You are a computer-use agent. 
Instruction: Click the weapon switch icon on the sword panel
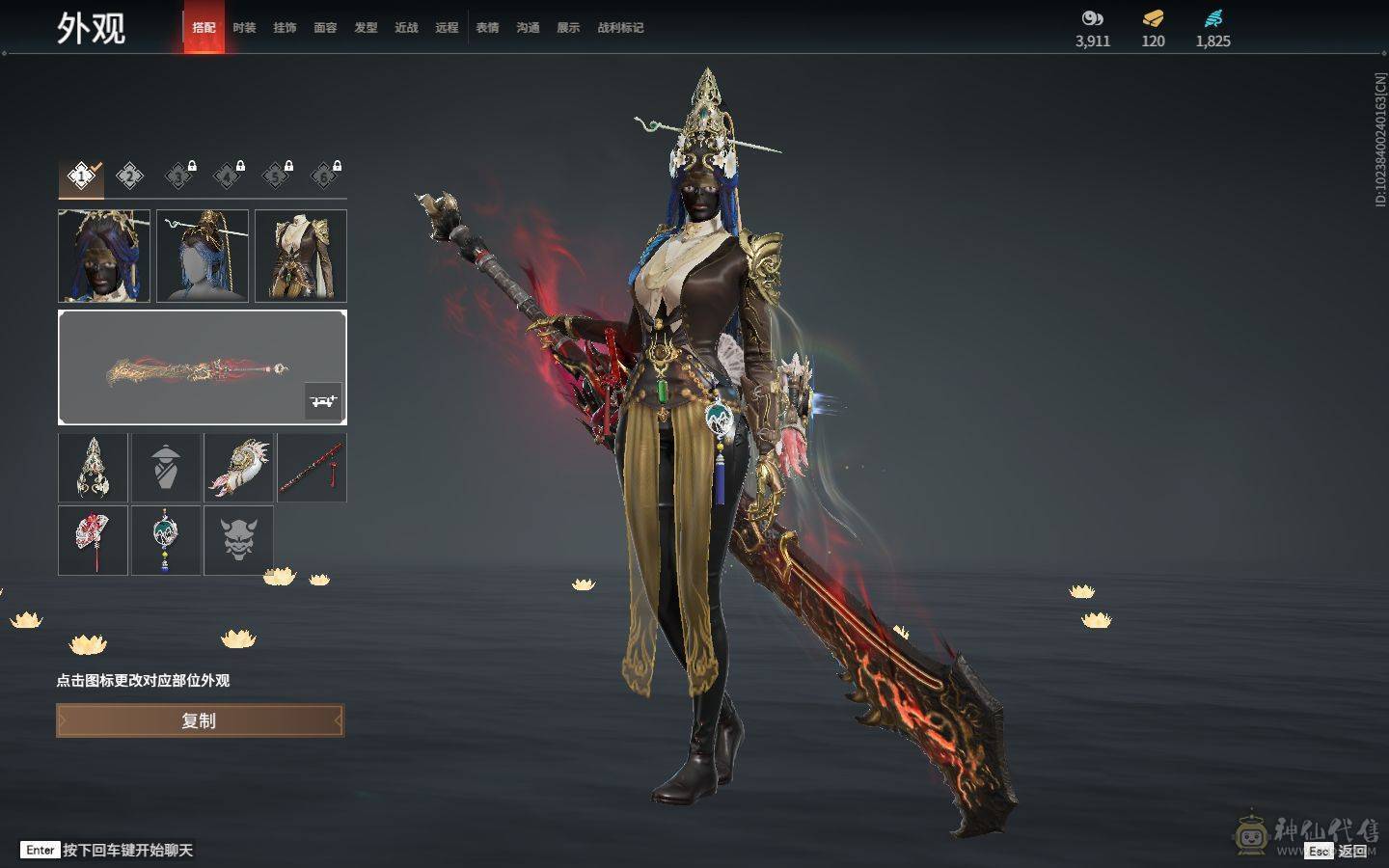click(323, 400)
